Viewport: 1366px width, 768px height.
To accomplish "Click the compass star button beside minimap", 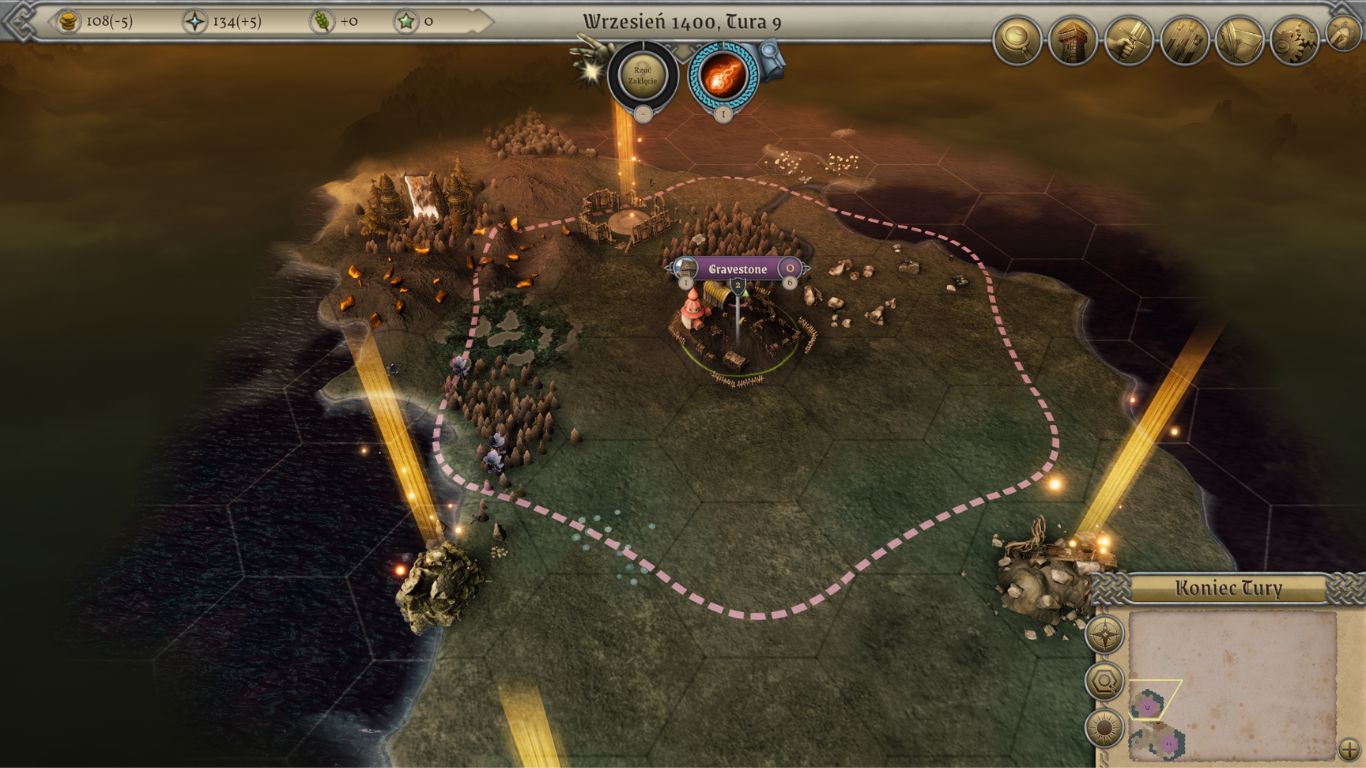I will [x=1105, y=634].
